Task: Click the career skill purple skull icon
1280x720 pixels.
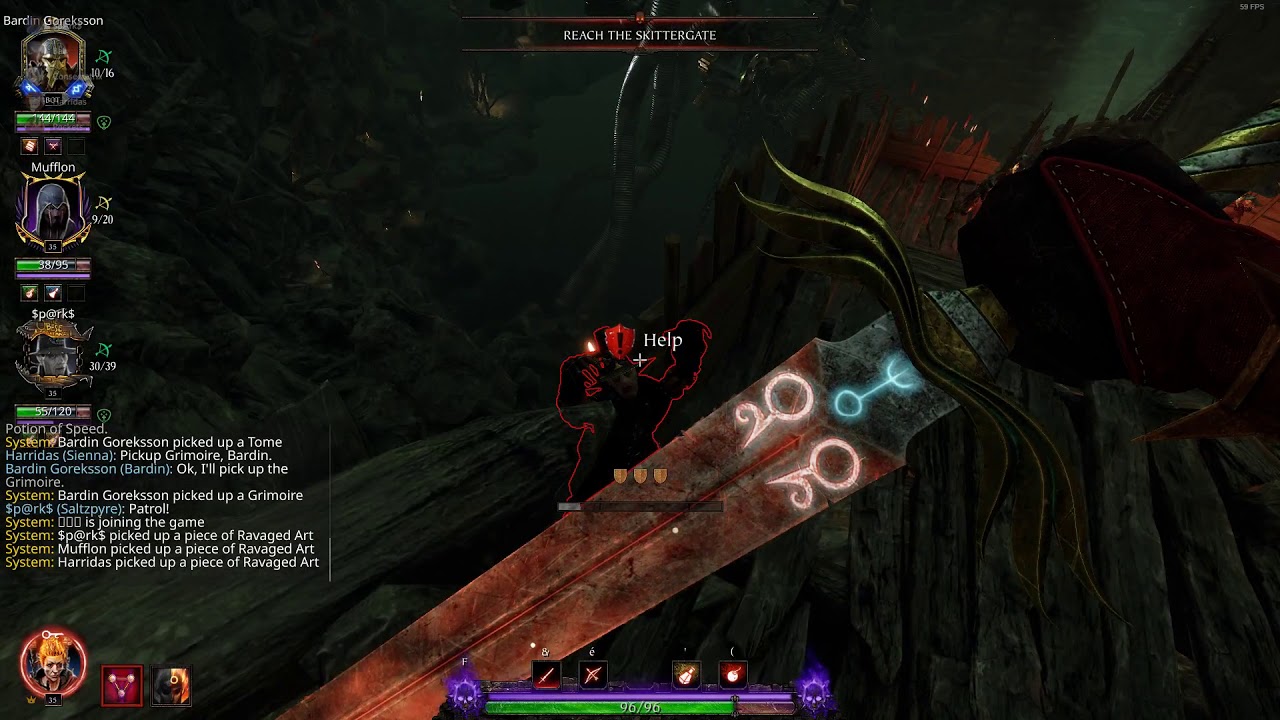Action: [x=465, y=692]
